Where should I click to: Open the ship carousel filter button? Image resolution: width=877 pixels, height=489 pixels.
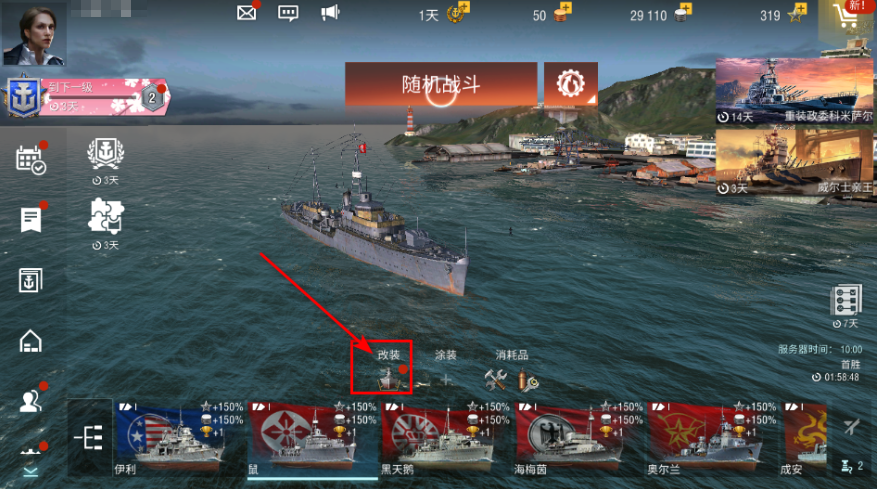pyautogui.click(x=91, y=437)
